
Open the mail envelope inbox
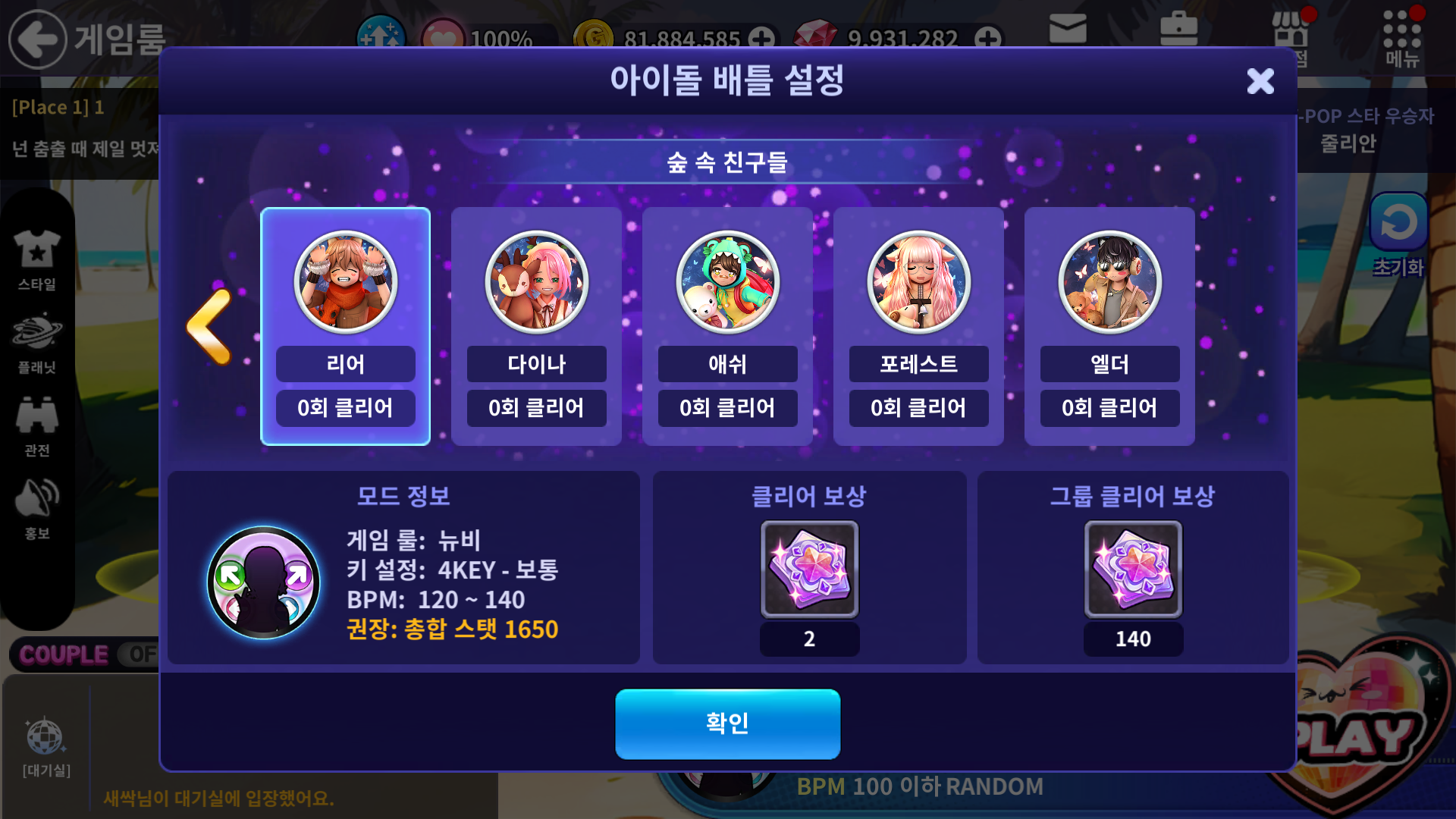[x=1068, y=30]
